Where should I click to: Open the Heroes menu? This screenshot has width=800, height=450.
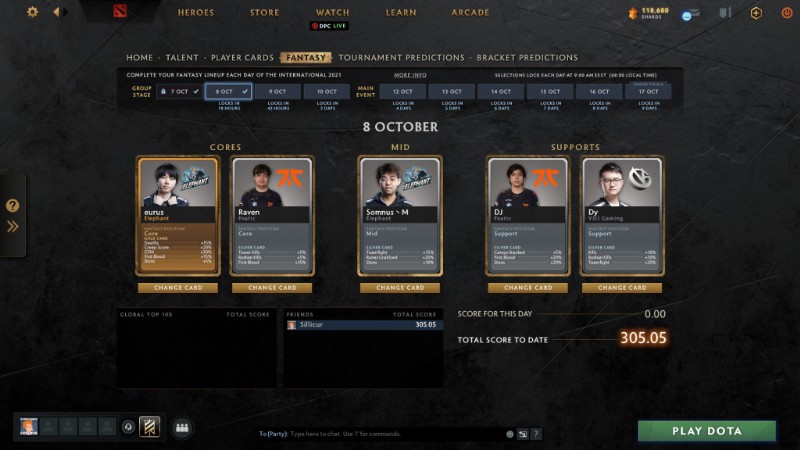pos(196,13)
